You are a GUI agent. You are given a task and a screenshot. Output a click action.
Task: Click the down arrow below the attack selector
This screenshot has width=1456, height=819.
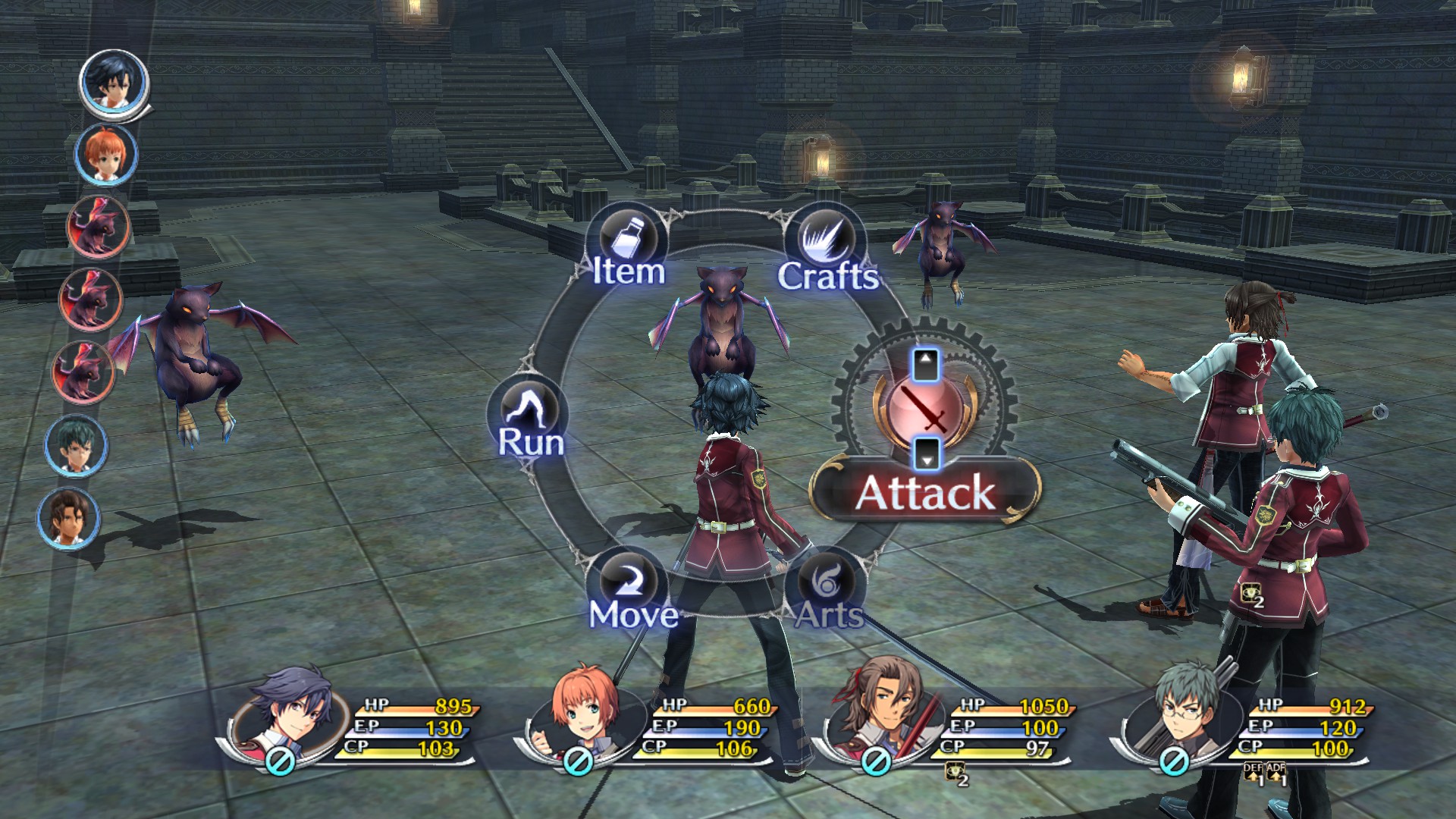(x=927, y=459)
